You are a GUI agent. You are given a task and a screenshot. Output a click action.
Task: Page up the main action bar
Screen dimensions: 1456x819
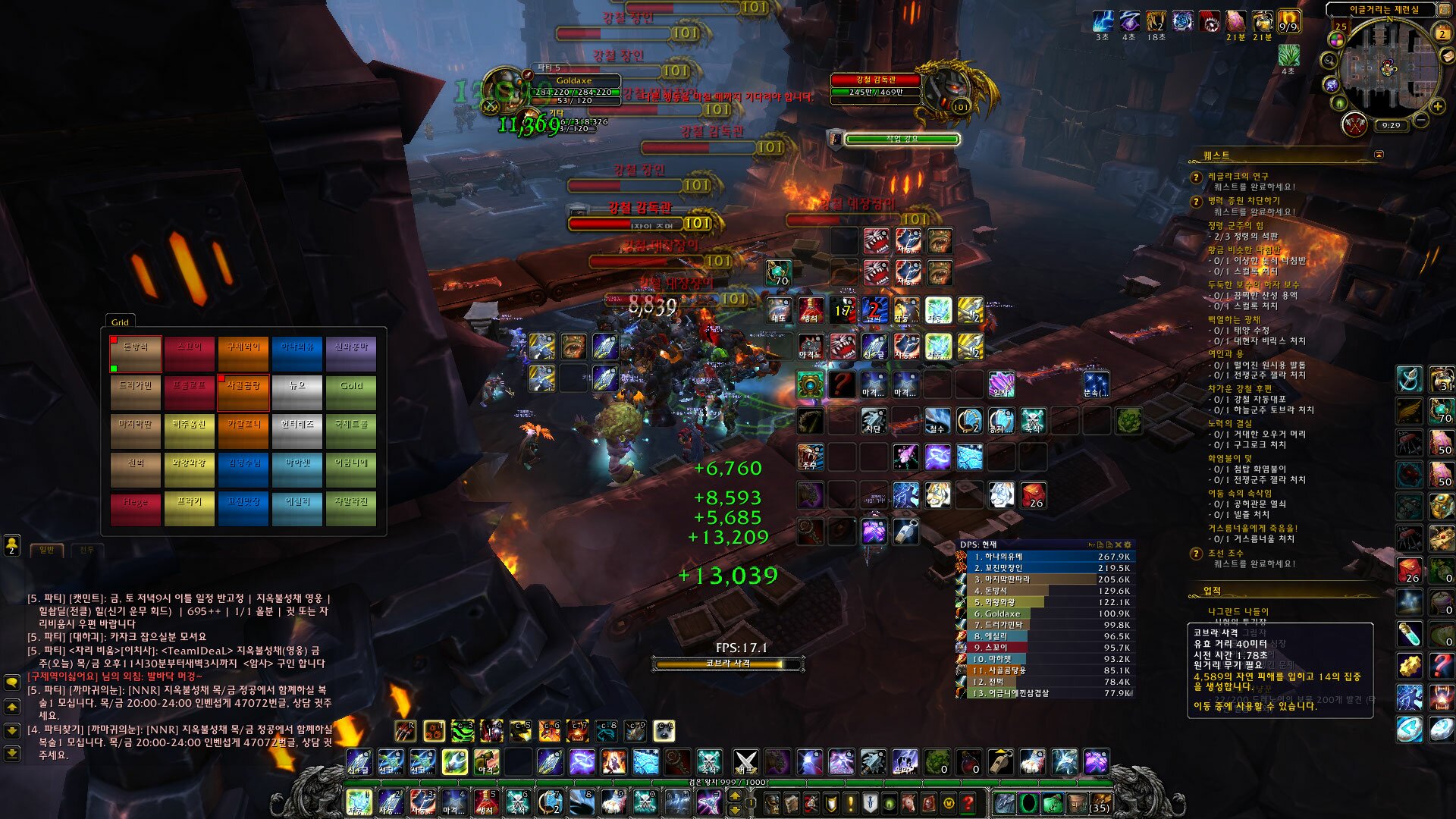point(734,795)
